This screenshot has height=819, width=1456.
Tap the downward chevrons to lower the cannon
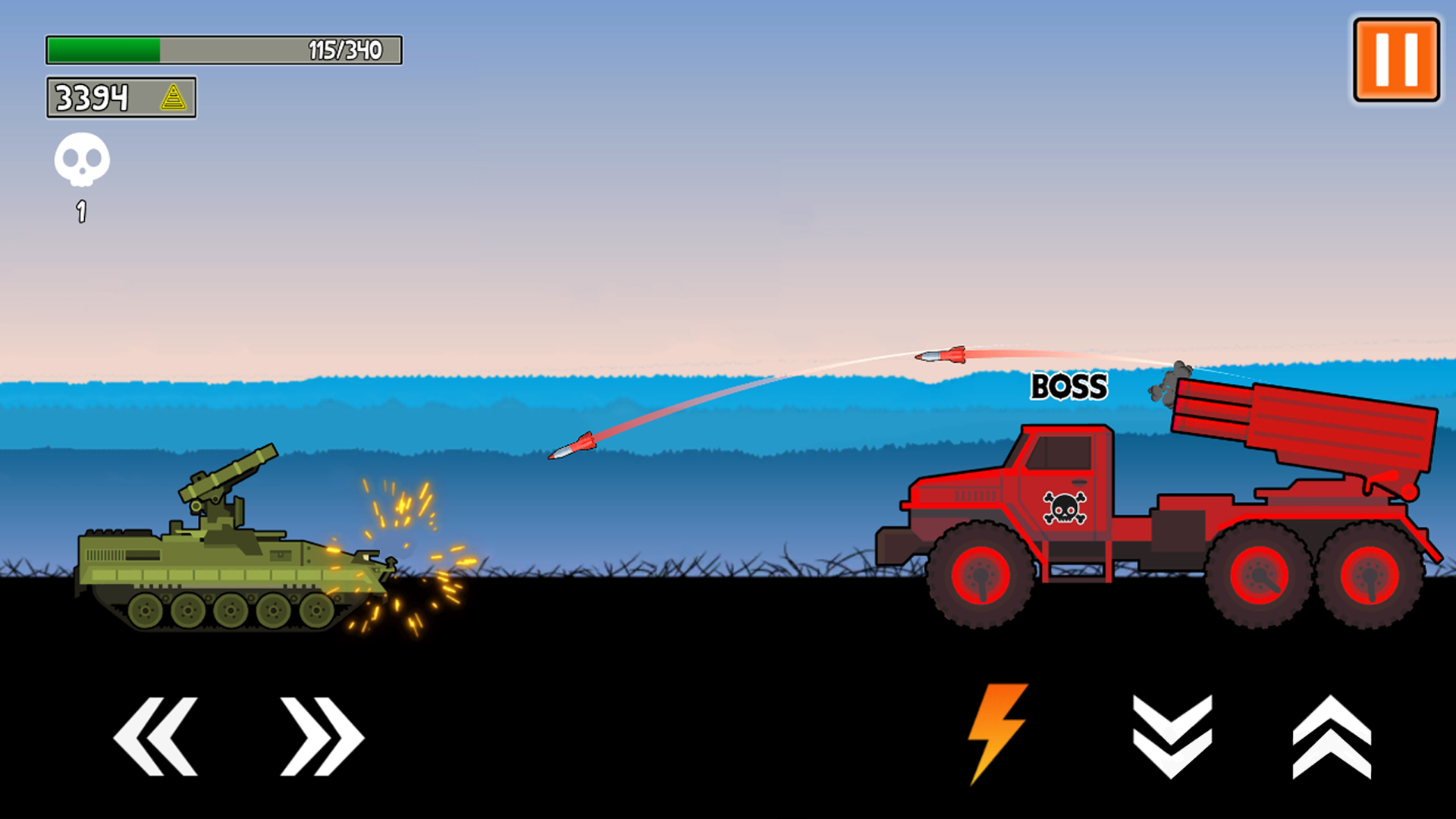1170,736
